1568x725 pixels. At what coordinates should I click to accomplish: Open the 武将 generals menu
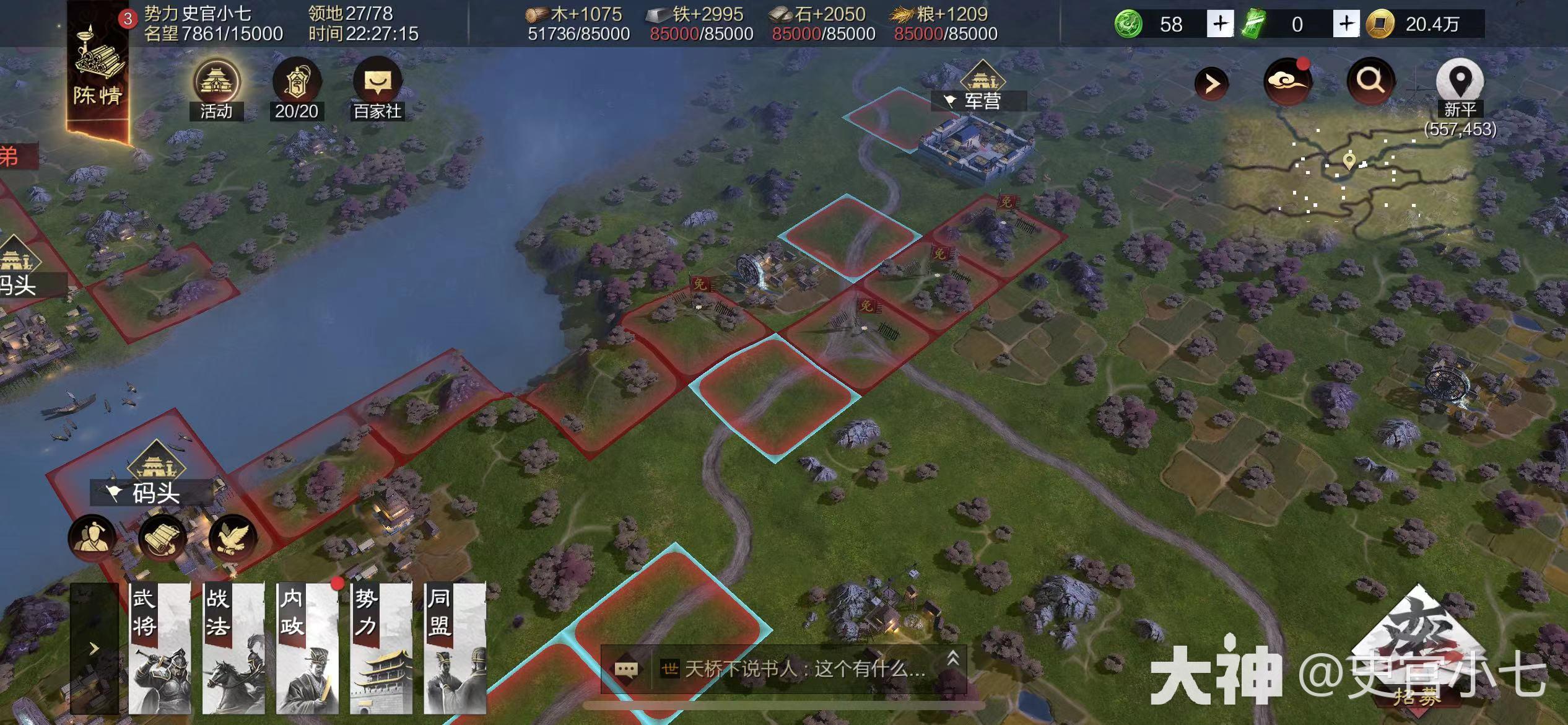pyautogui.click(x=159, y=648)
